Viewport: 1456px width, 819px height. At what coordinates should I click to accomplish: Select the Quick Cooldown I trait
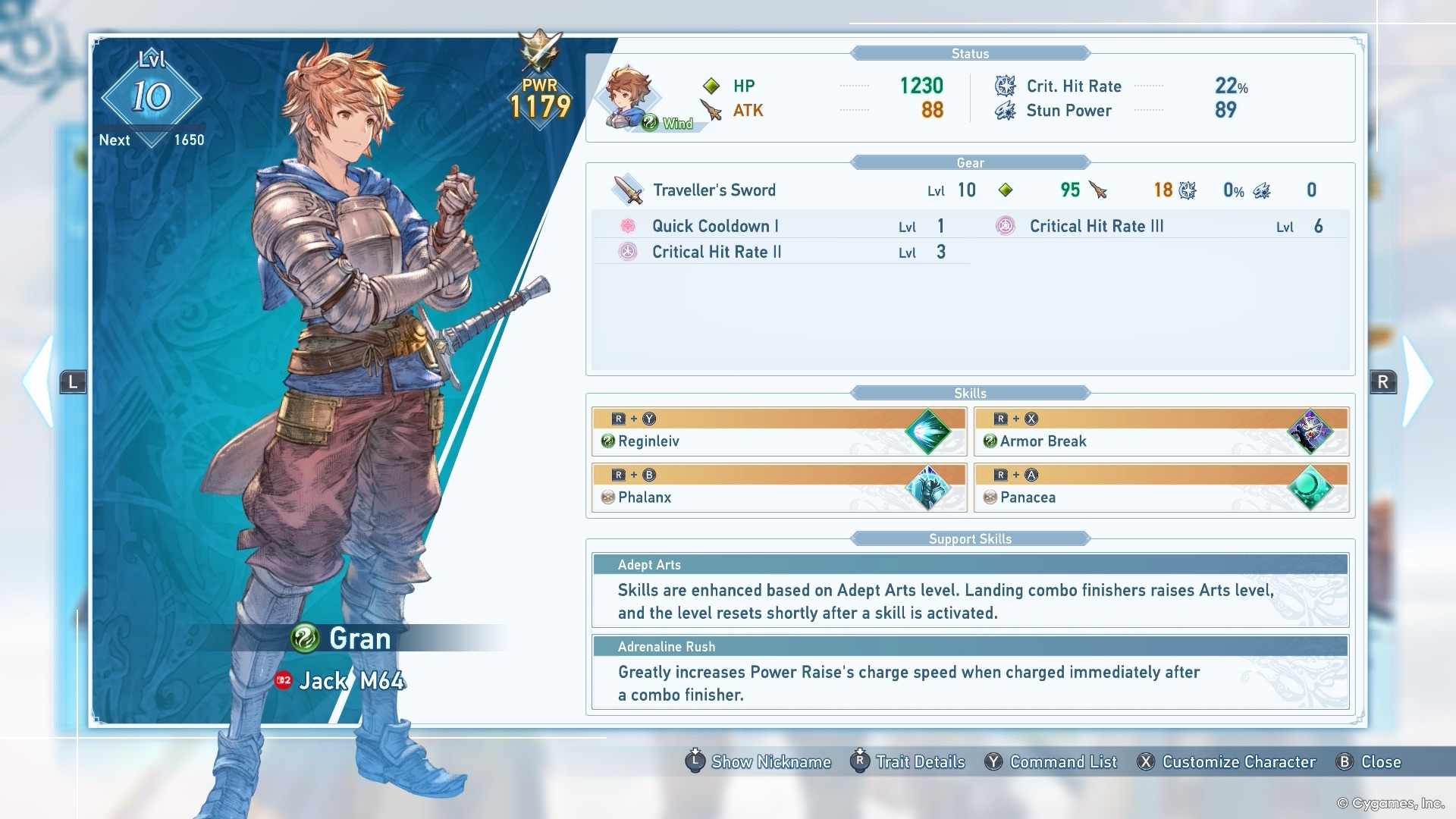pyautogui.click(x=780, y=226)
